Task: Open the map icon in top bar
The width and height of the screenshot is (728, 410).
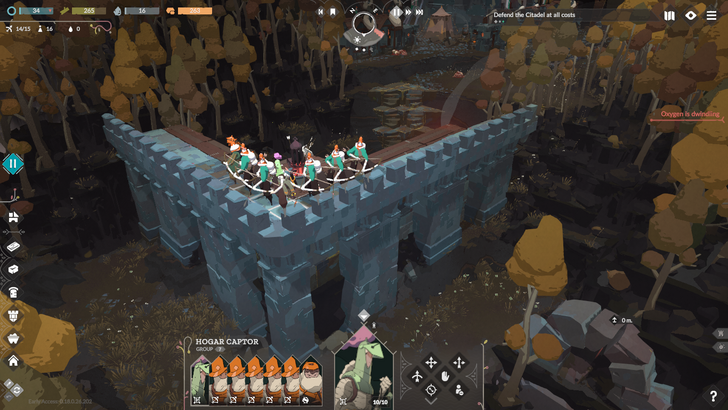Action: (x=670, y=15)
